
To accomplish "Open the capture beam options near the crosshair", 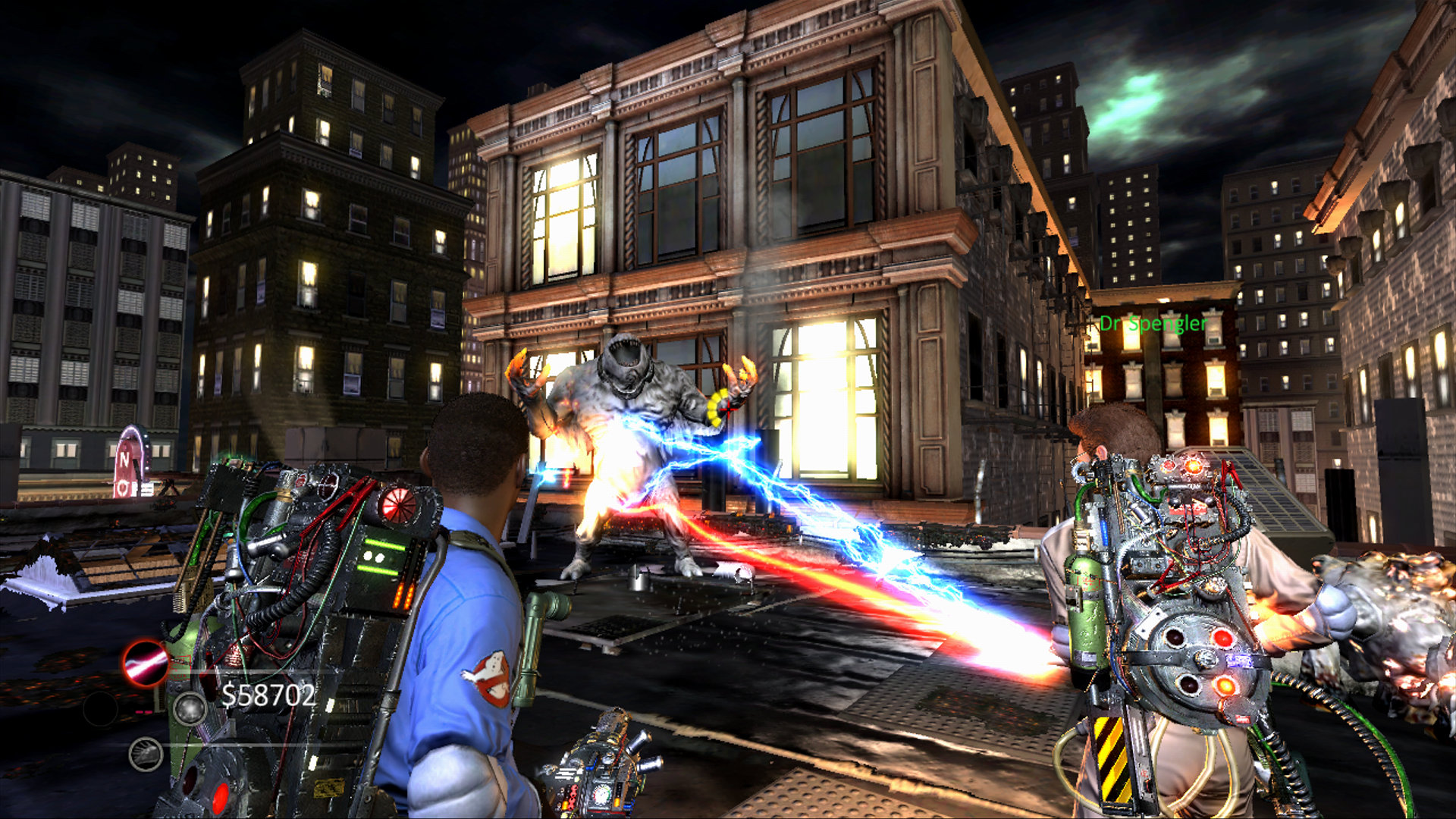I will tap(728, 409).
